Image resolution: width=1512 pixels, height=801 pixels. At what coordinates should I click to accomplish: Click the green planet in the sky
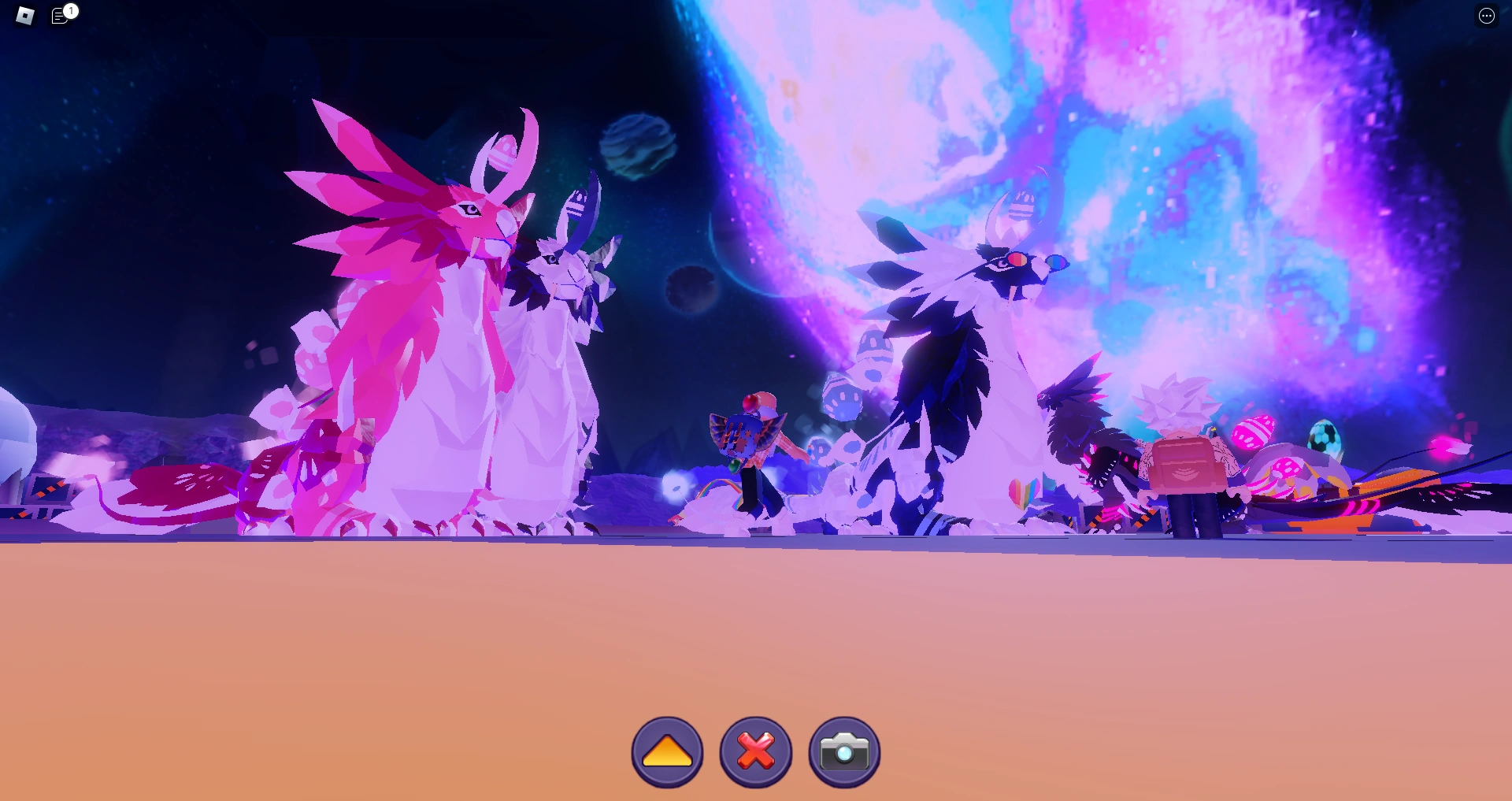(638, 146)
